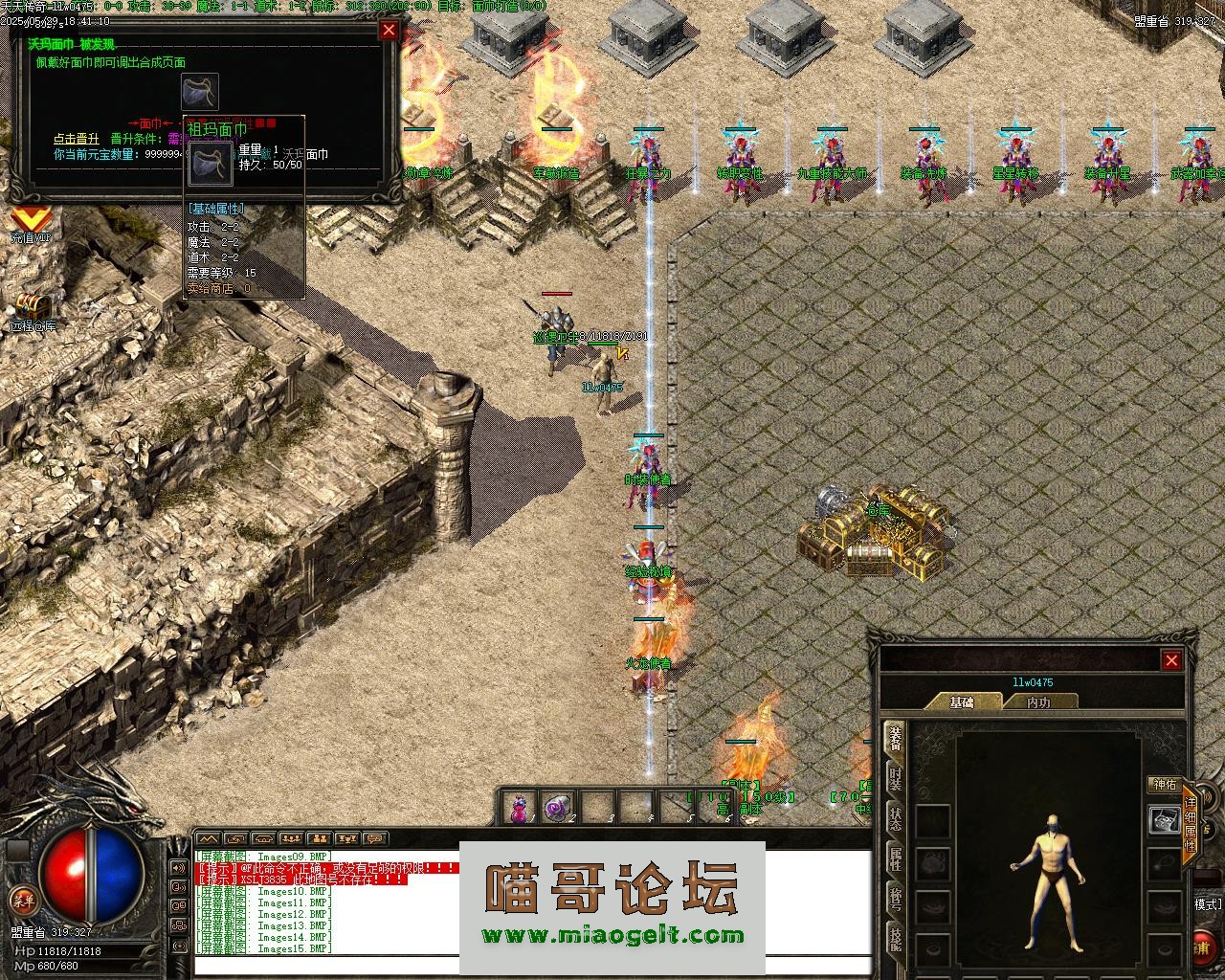Click the 点击晋升 upgrade link
The width and height of the screenshot is (1225, 980).
pyautogui.click(x=76, y=139)
